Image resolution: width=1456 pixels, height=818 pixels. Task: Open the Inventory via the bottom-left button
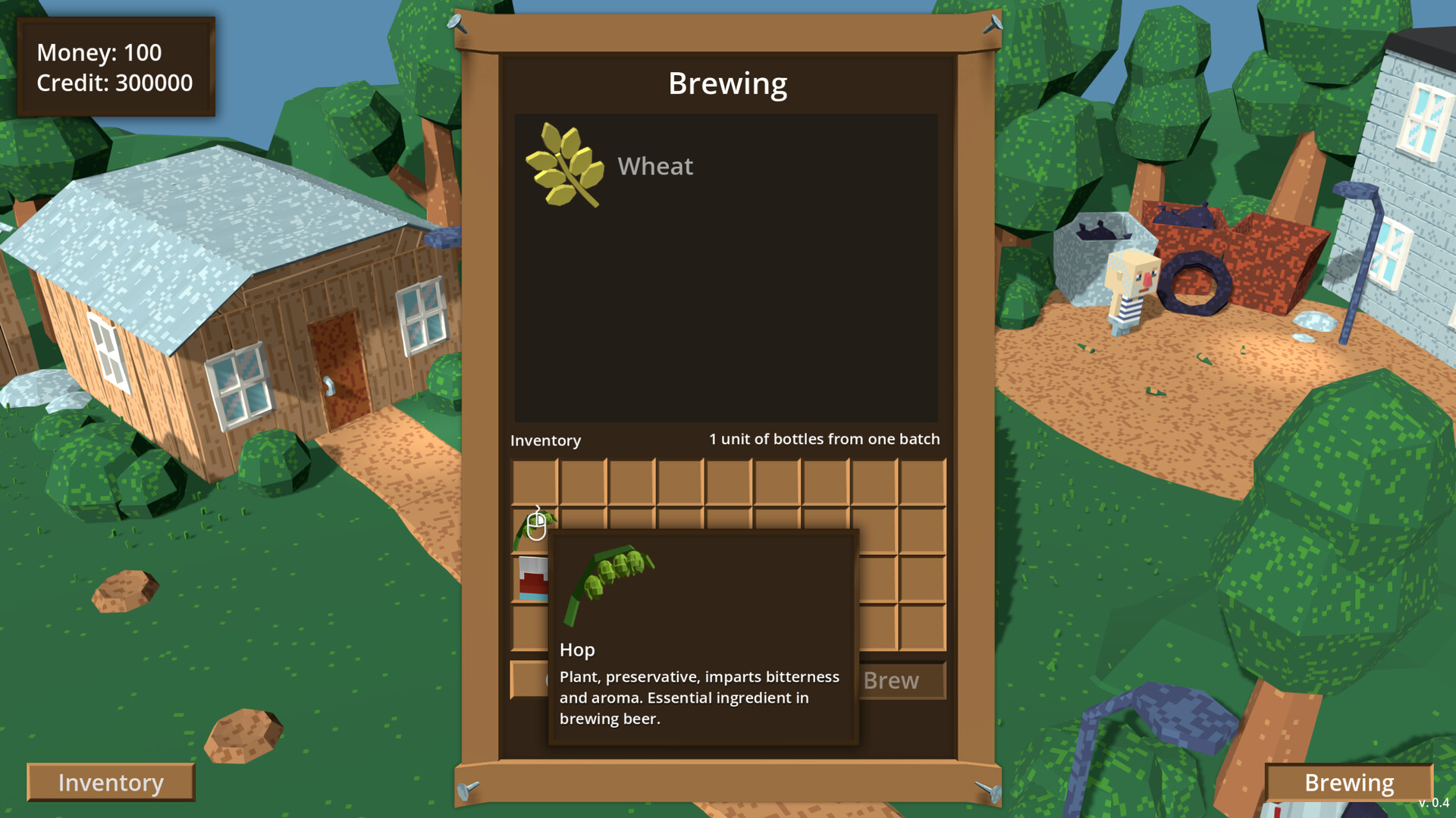(x=111, y=782)
